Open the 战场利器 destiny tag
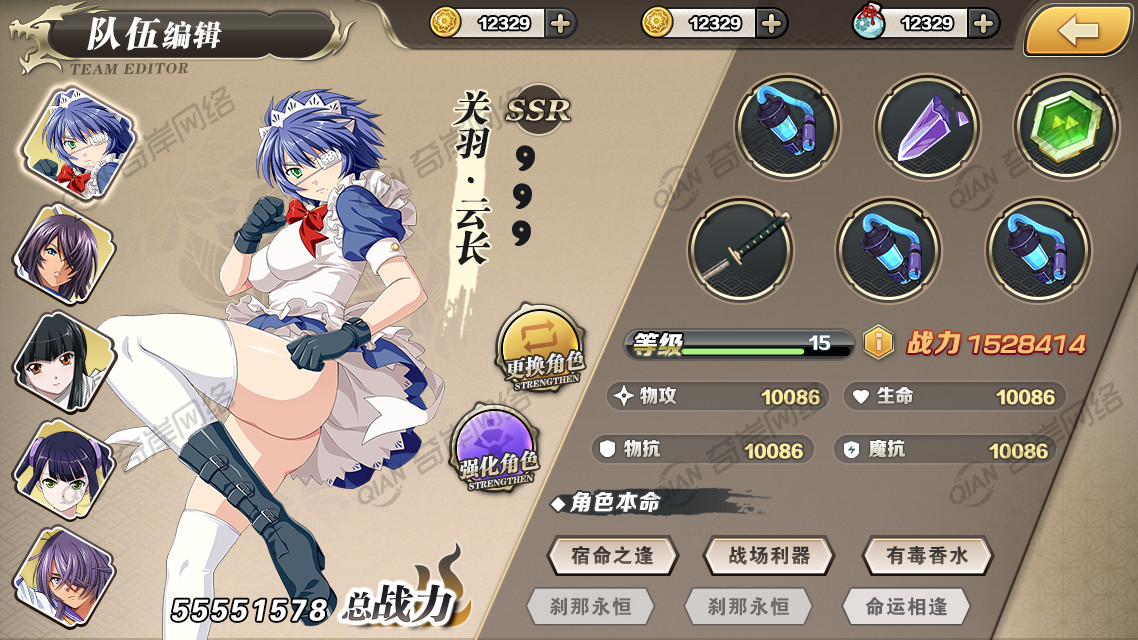1138x640 pixels. tap(769, 556)
